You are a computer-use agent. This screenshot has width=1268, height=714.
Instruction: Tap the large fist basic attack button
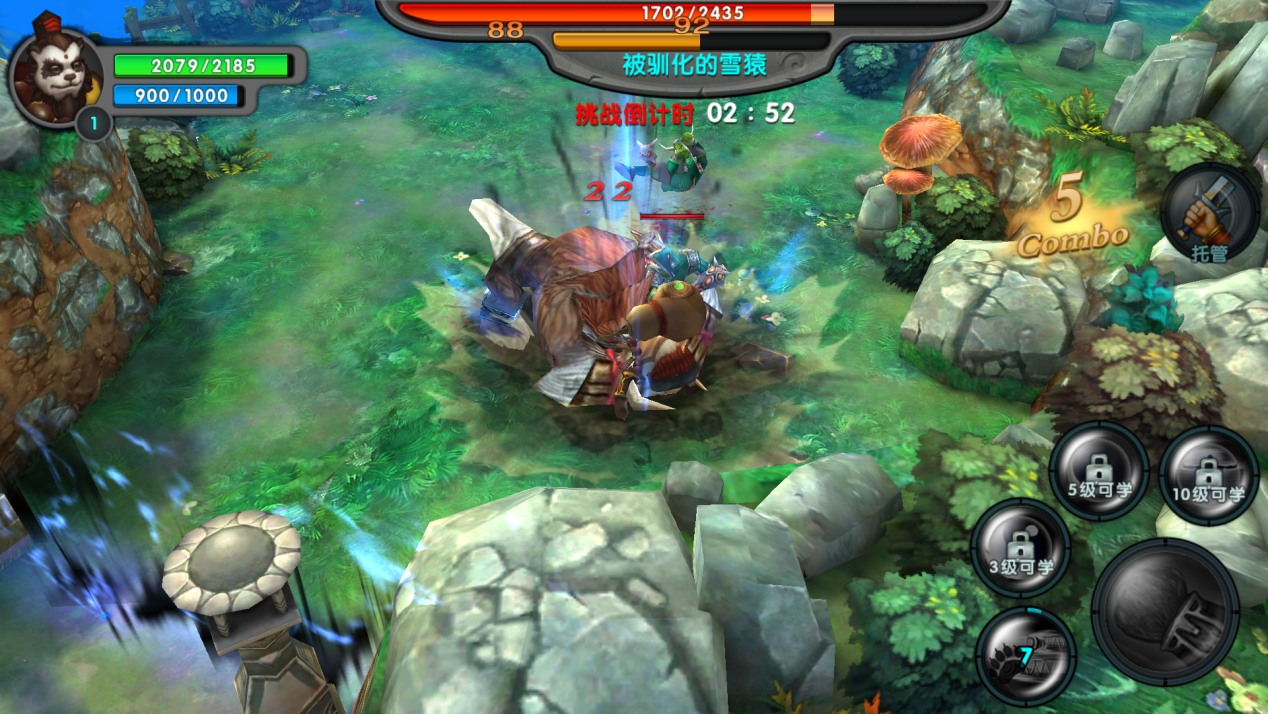click(1165, 611)
